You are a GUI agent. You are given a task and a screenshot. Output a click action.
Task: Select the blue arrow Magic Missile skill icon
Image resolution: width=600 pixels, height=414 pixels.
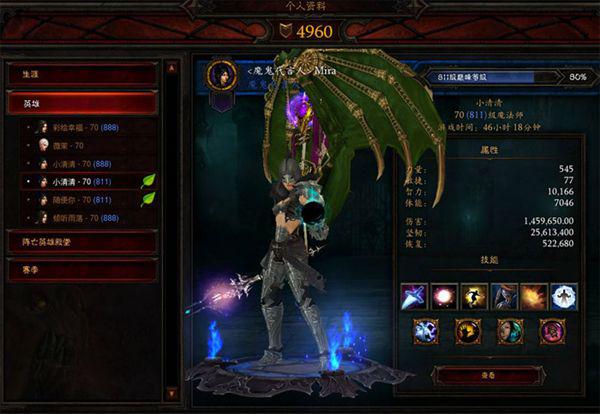(414, 296)
